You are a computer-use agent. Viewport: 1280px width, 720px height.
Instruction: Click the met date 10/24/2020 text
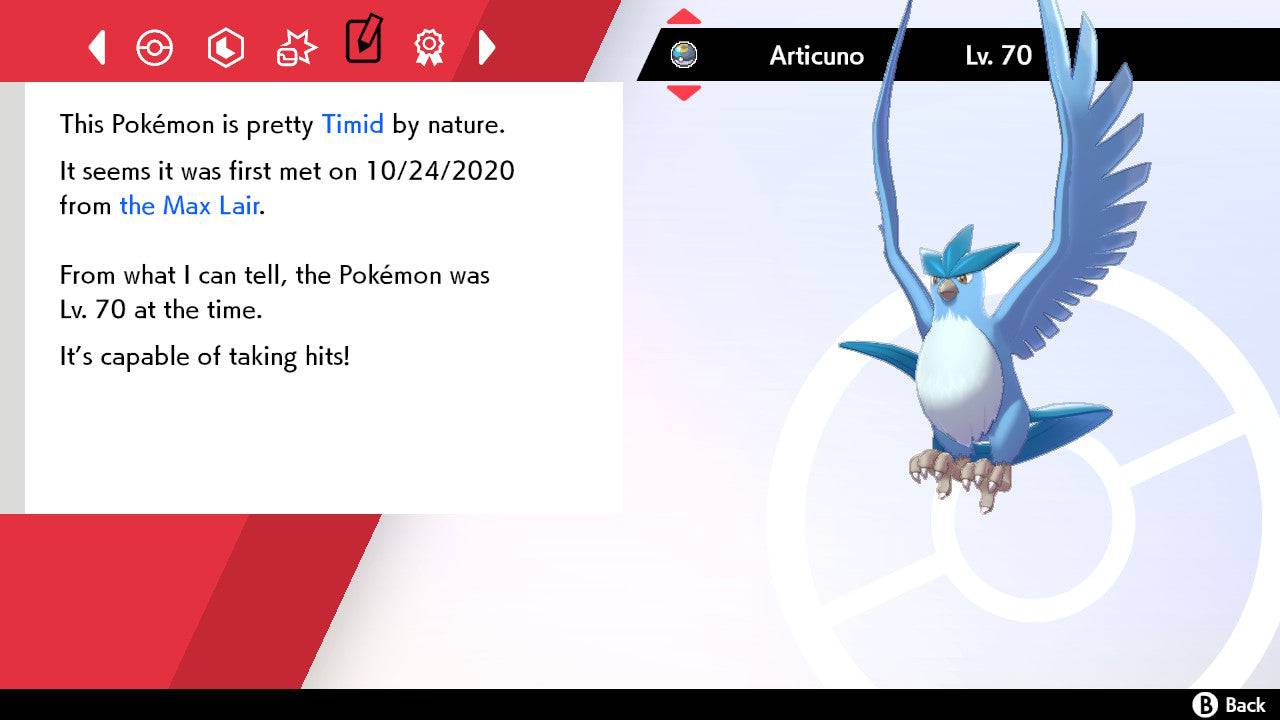point(438,171)
